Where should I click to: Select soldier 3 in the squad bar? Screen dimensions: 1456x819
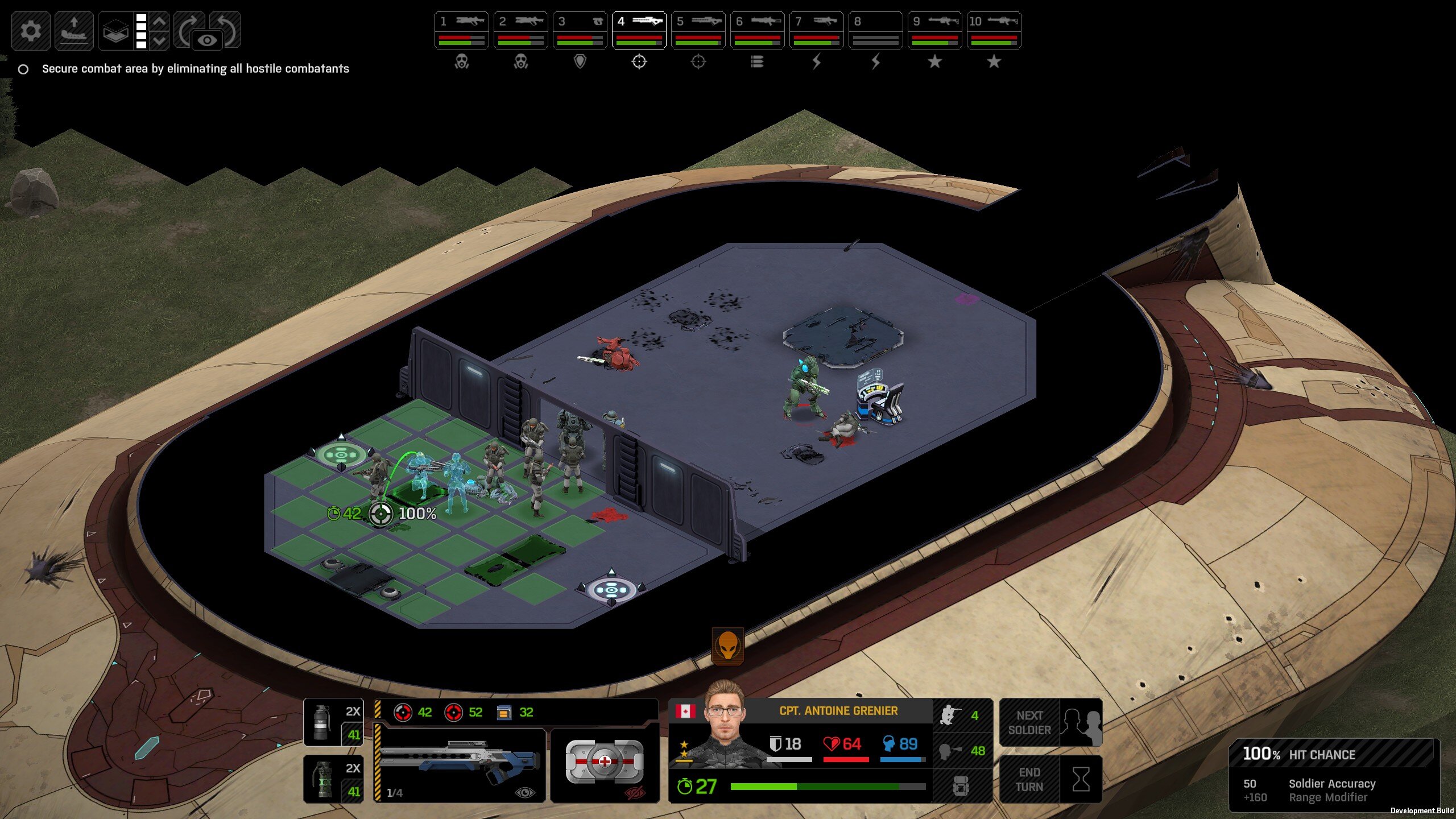pyautogui.click(x=580, y=30)
